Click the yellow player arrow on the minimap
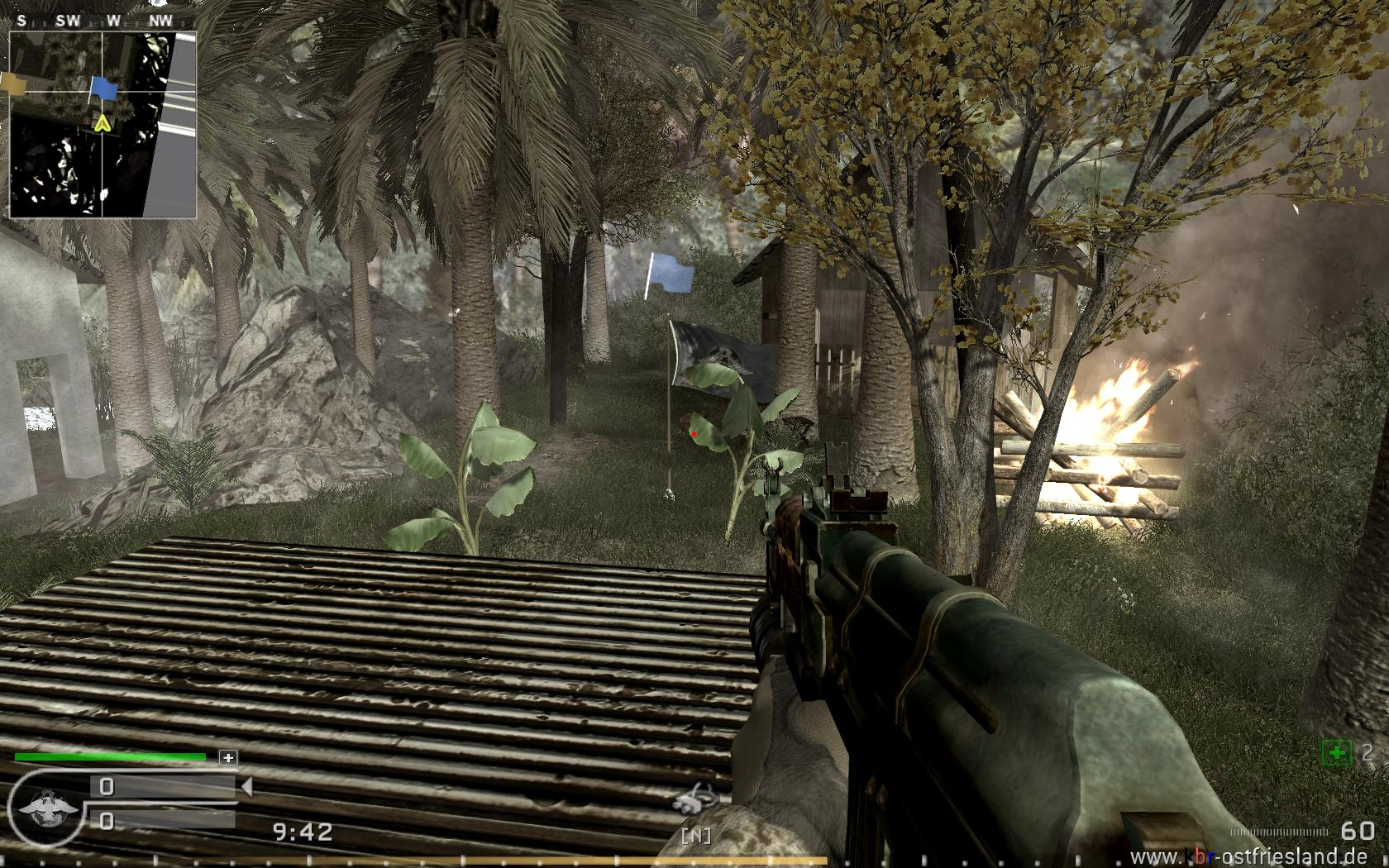This screenshot has width=1389, height=868. (x=102, y=124)
